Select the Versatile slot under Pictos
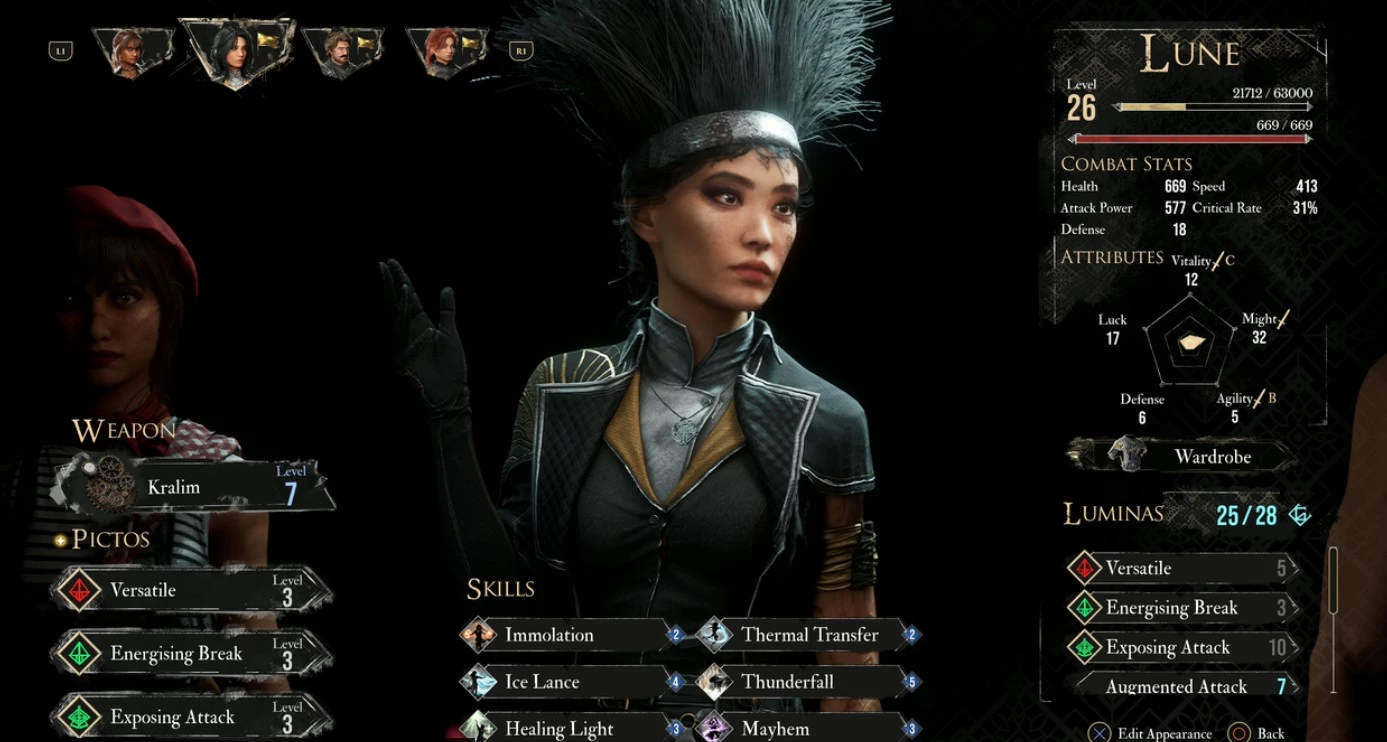The image size is (1387, 742). click(190, 590)
